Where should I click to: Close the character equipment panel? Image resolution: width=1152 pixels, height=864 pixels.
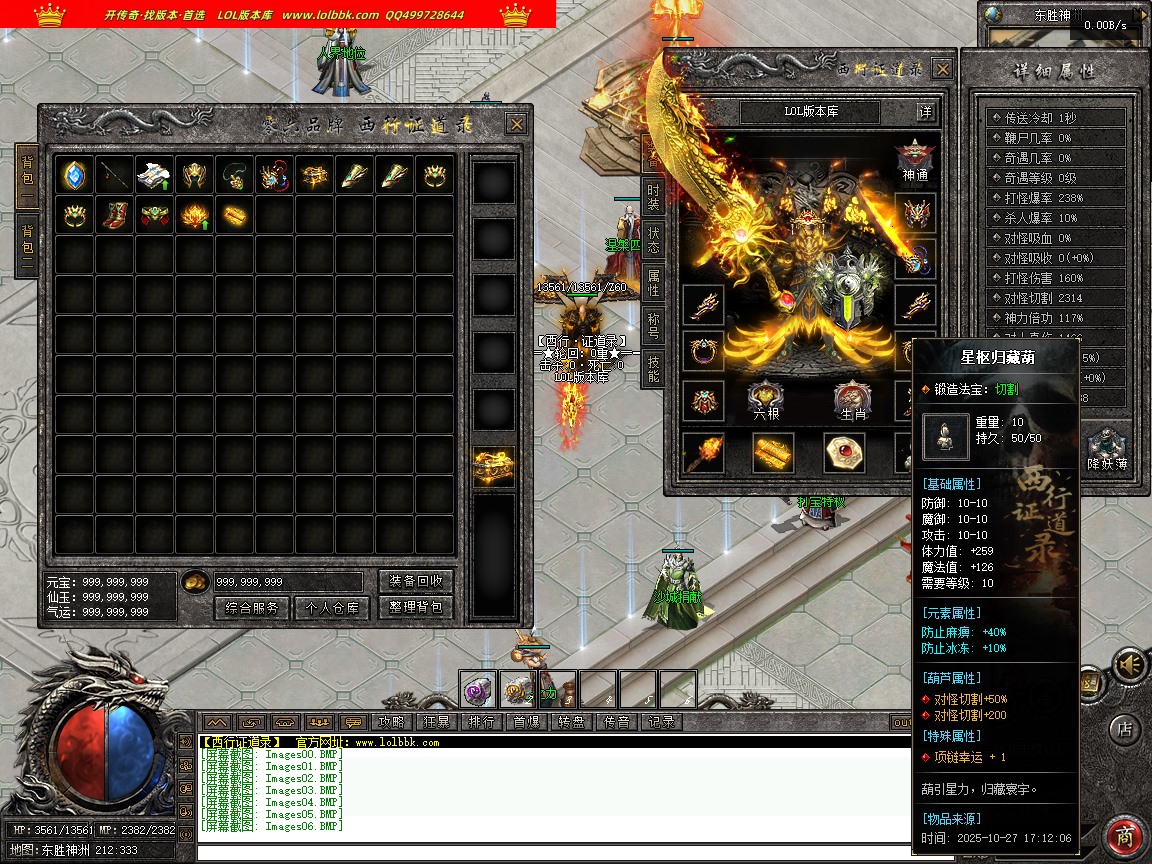click(x=943, y=69)
